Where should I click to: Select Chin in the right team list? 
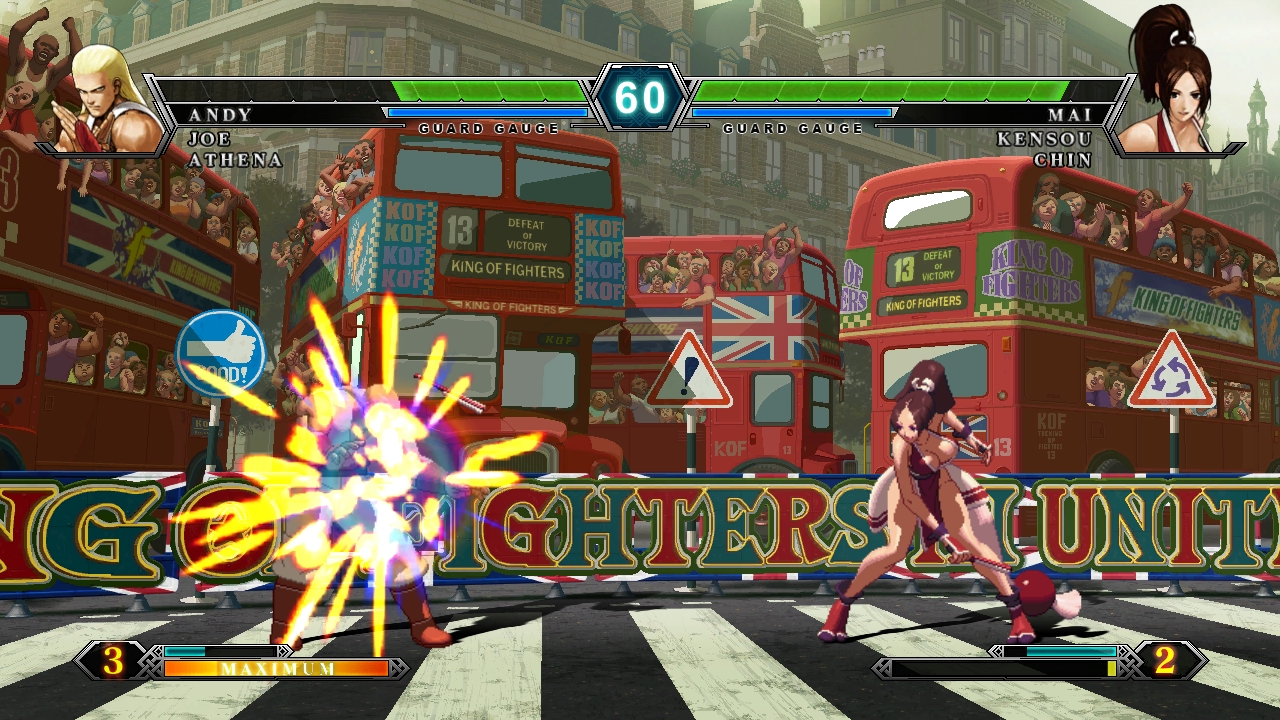point(1063,160)
